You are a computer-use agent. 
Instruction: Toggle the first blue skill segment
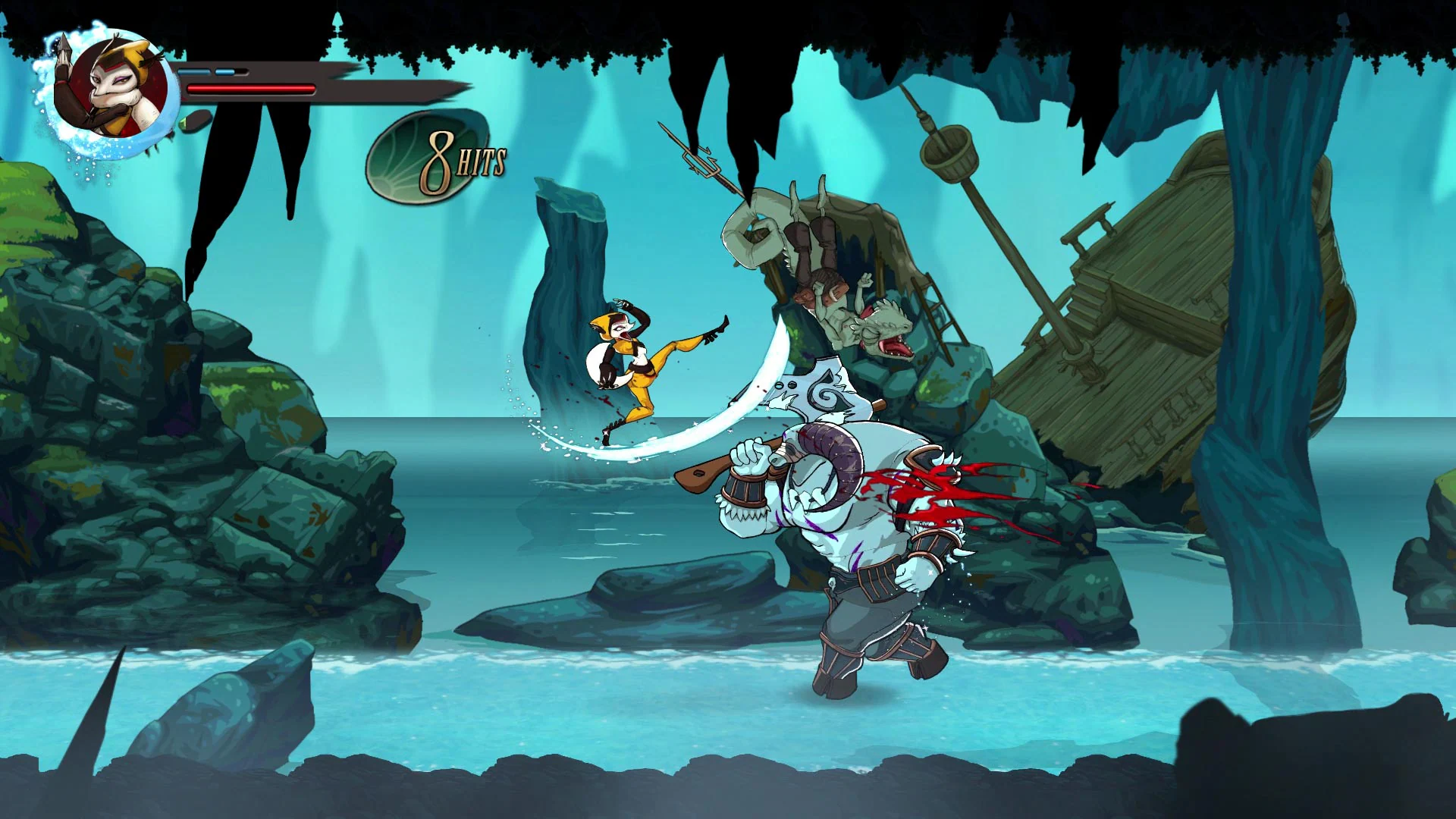pyautogui.click(x=195, y=70)
